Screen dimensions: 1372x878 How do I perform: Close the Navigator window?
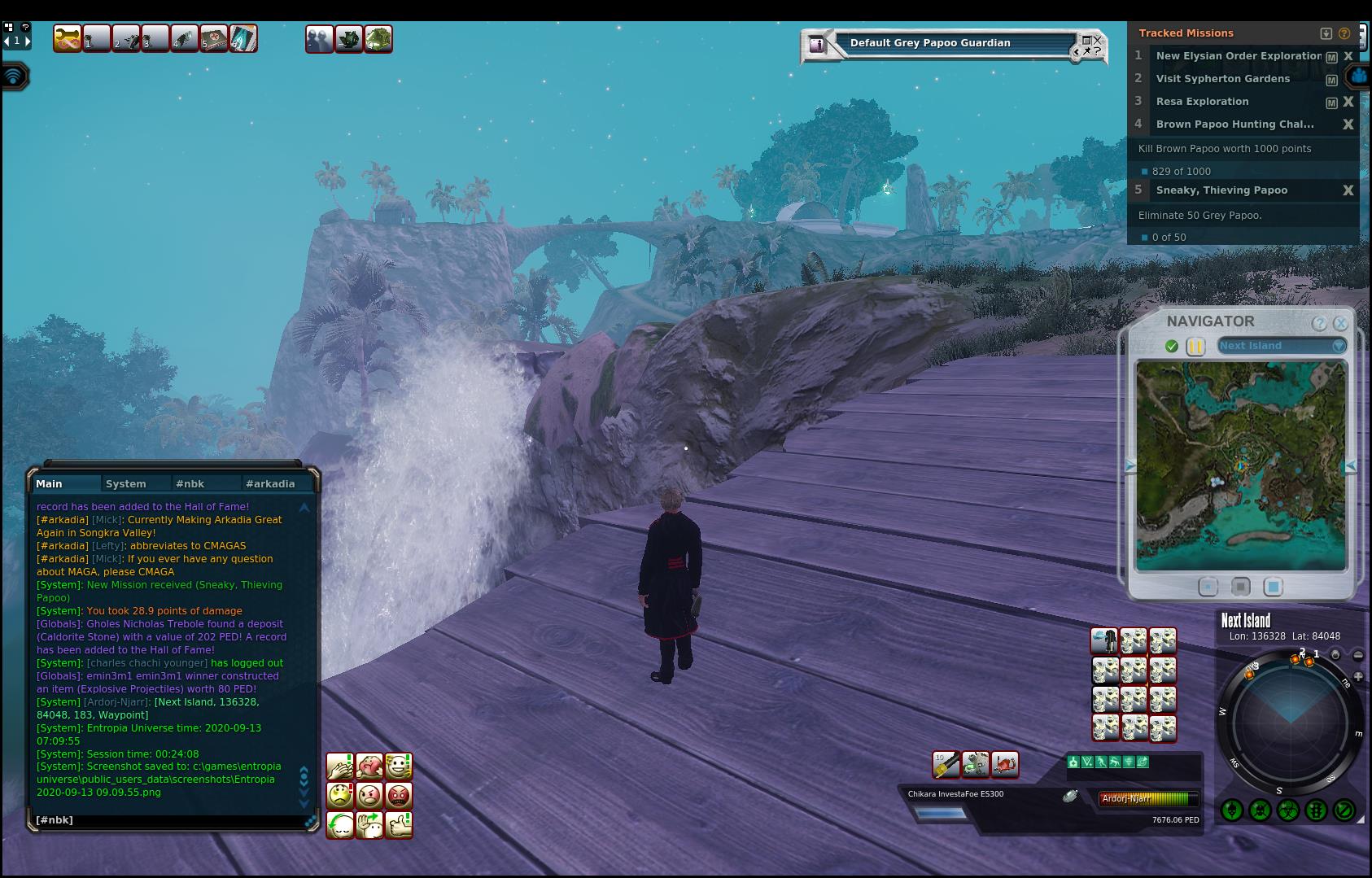[x=1340, y=323]
